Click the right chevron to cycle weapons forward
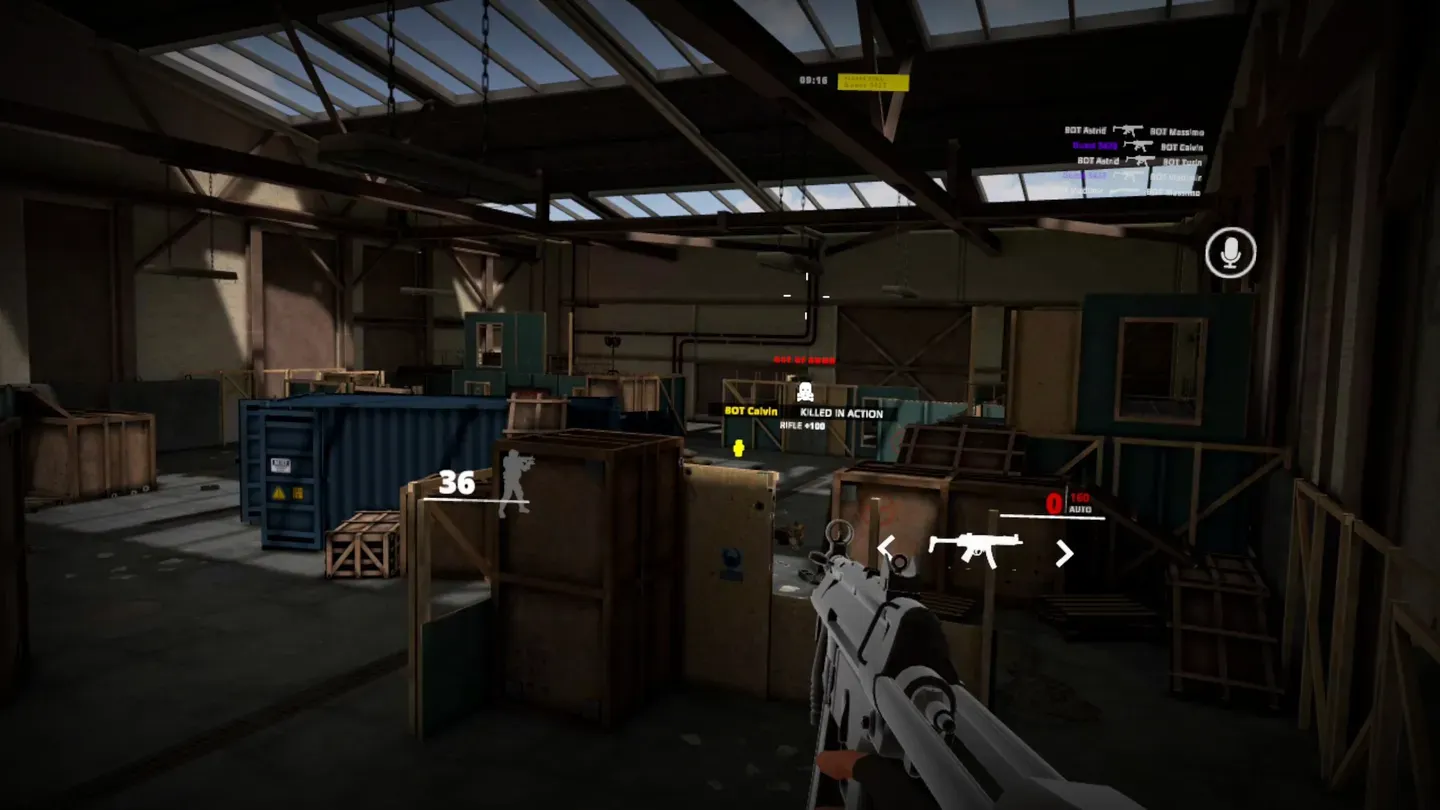Image resolution: width=1440 pixels, height=810 pixels. pyautogui.click(x=1063, y=552)
